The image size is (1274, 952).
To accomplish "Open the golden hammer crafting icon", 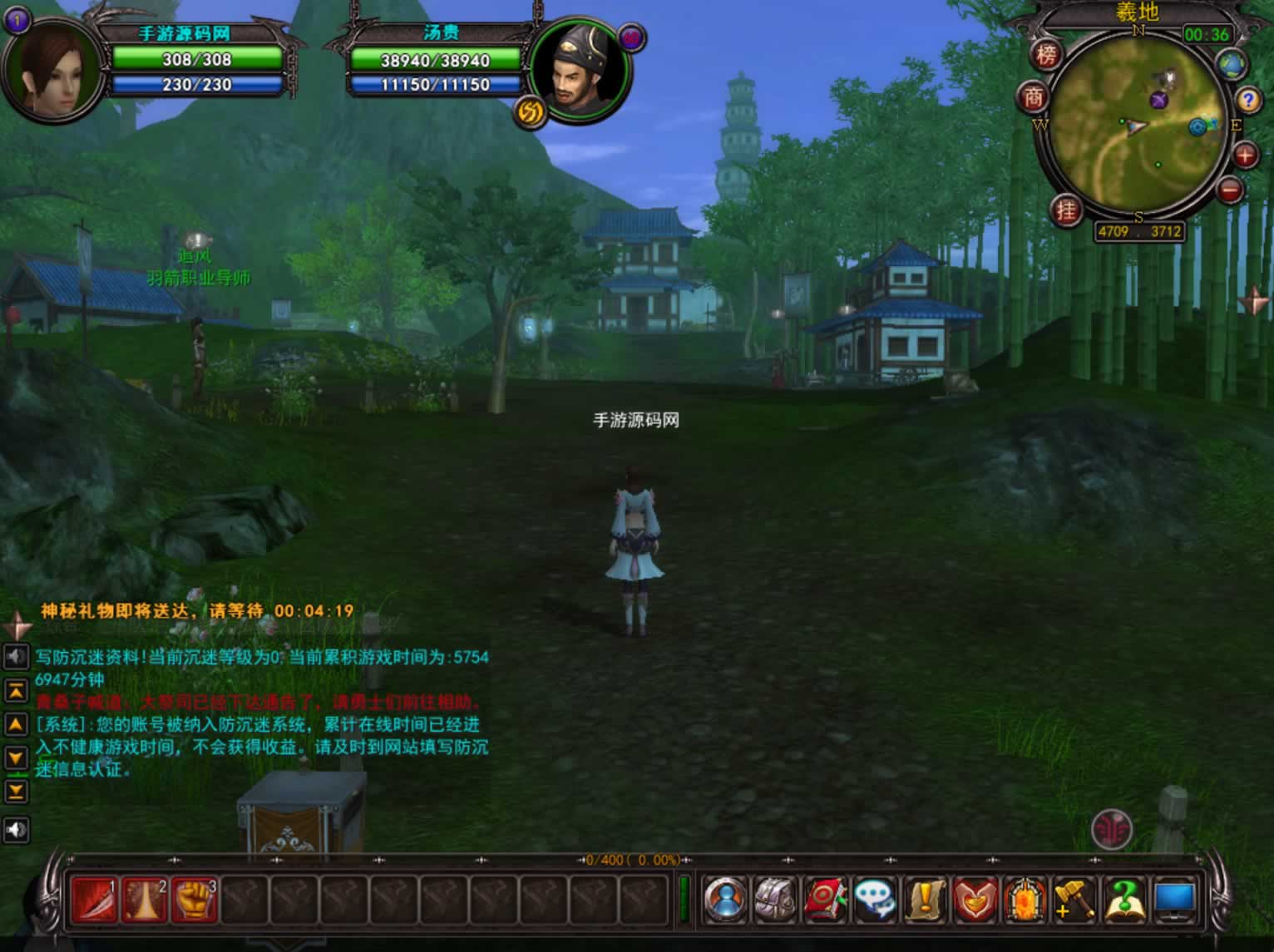I will (x=1074, y=900).
